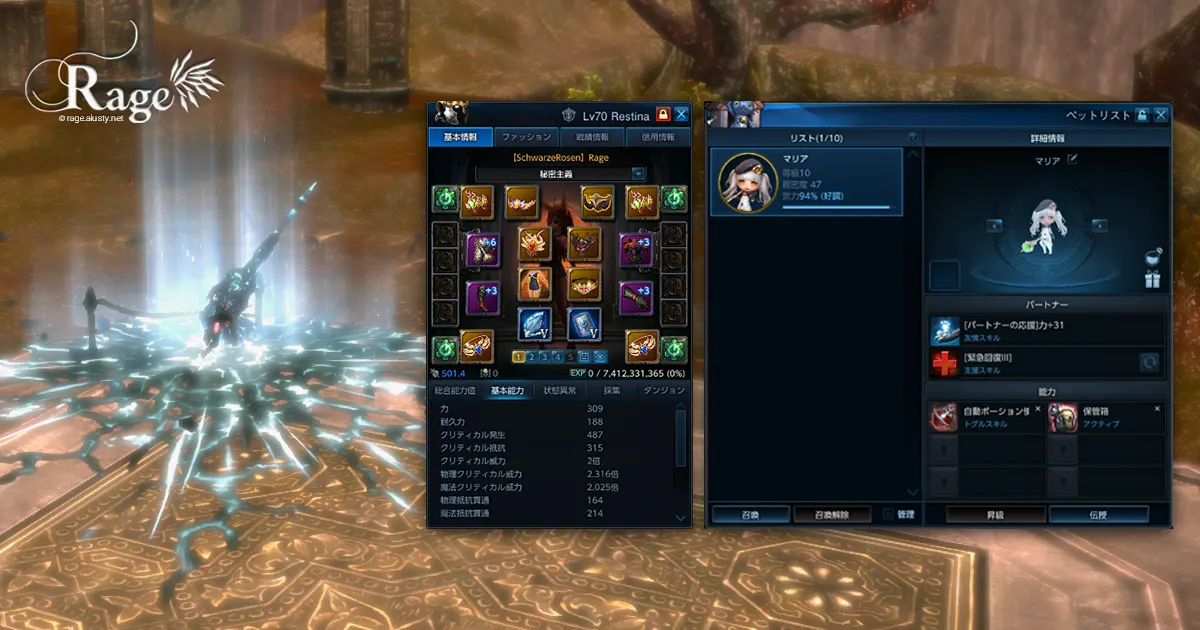Show the 信用情報 tab

coord(658,137)
